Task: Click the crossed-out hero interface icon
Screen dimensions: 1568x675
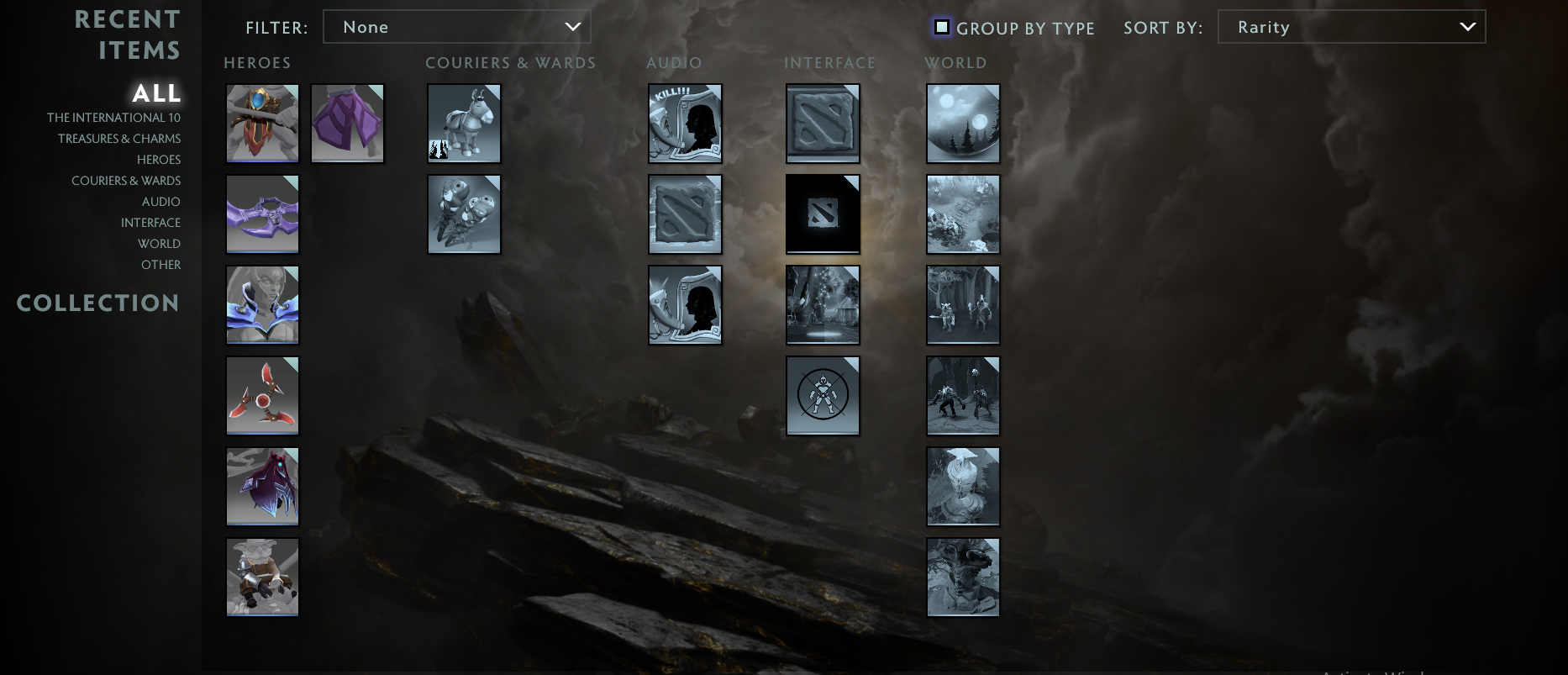Action: point(822,395)
